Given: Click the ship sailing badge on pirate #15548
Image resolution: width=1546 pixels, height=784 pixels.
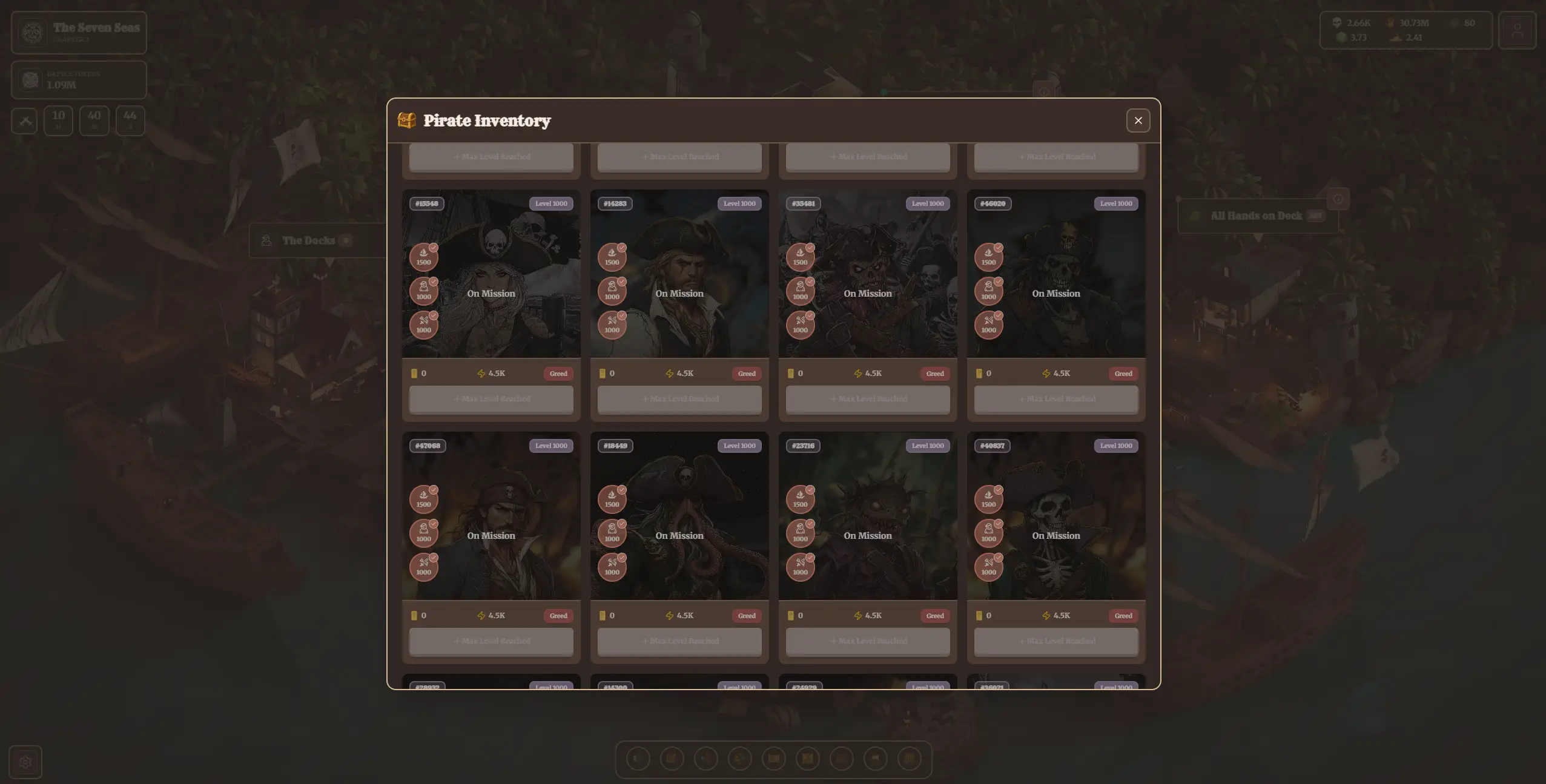Looking at the screenshot, I should click(x=424, y=256).
